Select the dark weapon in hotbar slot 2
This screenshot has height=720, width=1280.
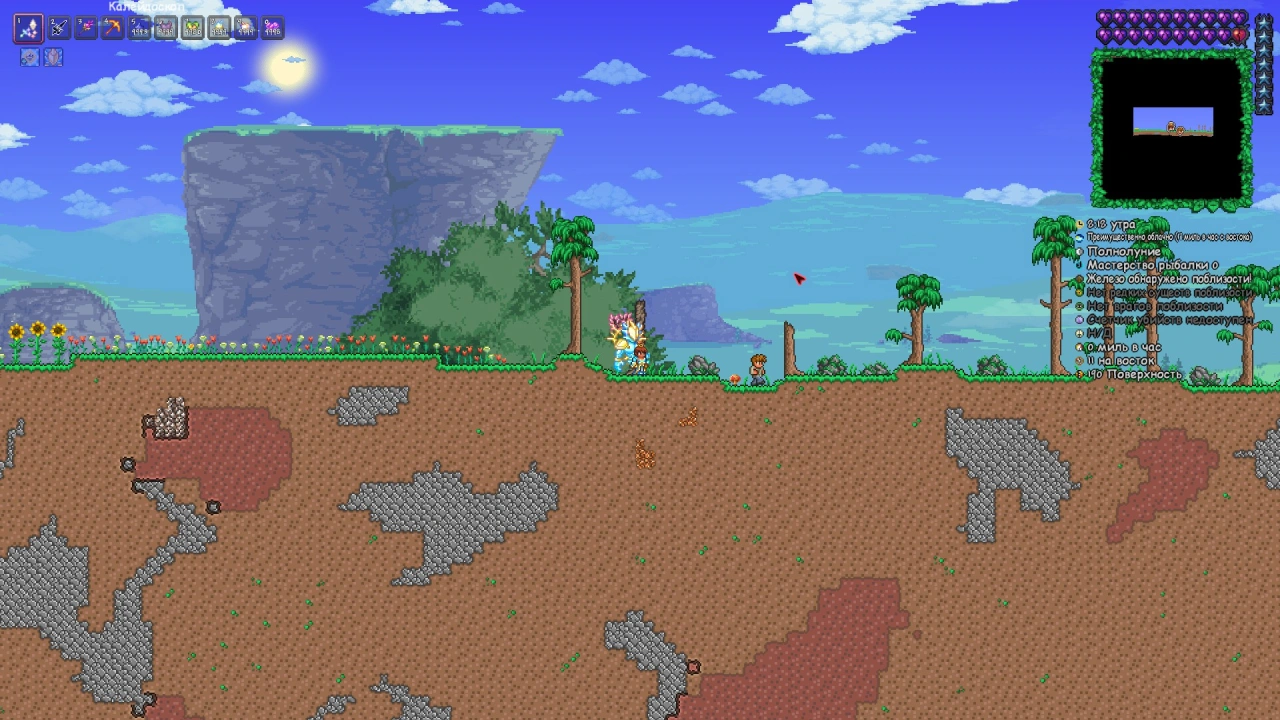pyautogui.click(x=59, y=28)
